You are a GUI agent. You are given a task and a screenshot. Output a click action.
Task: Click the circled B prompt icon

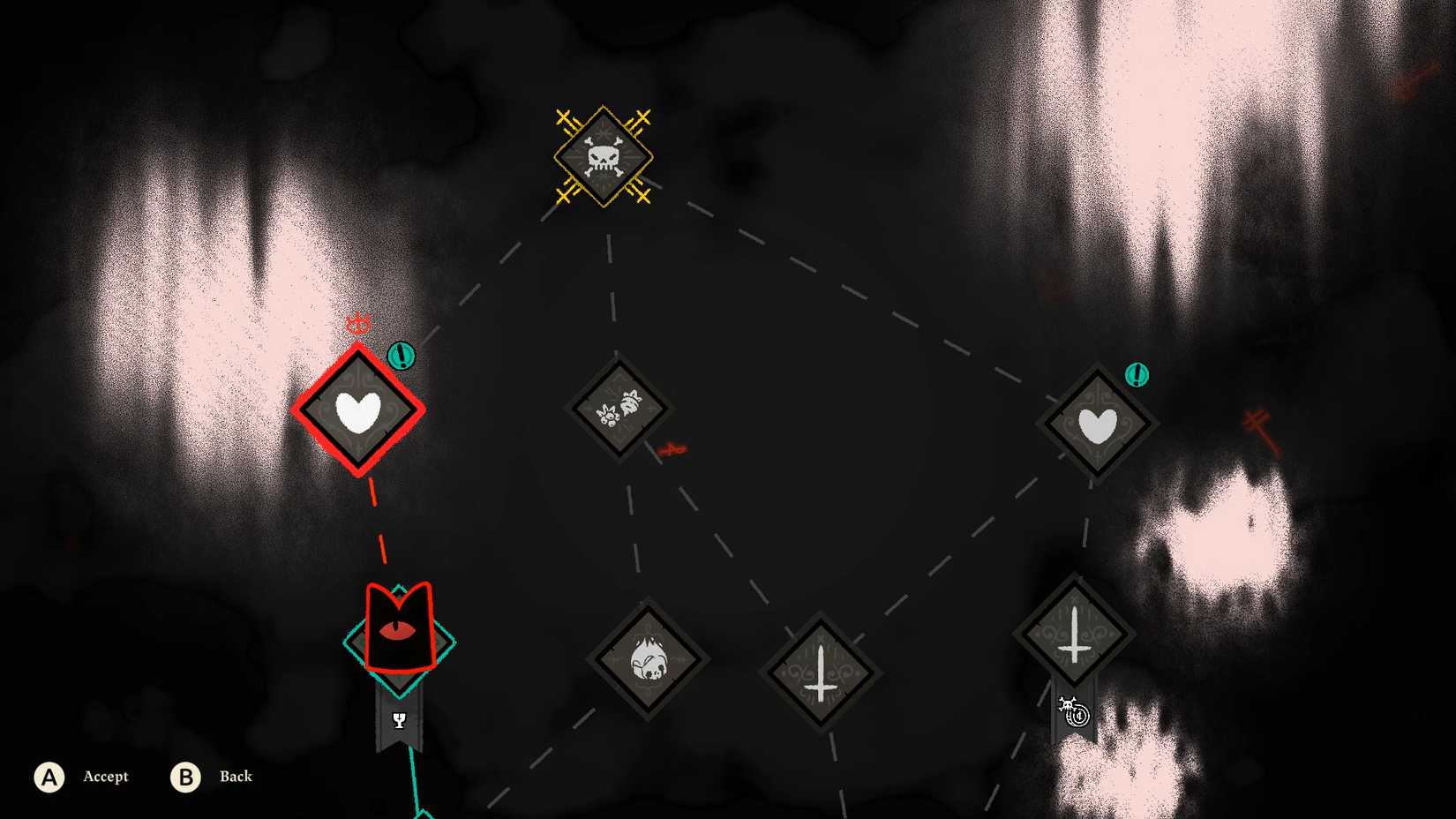click(185, 778)
